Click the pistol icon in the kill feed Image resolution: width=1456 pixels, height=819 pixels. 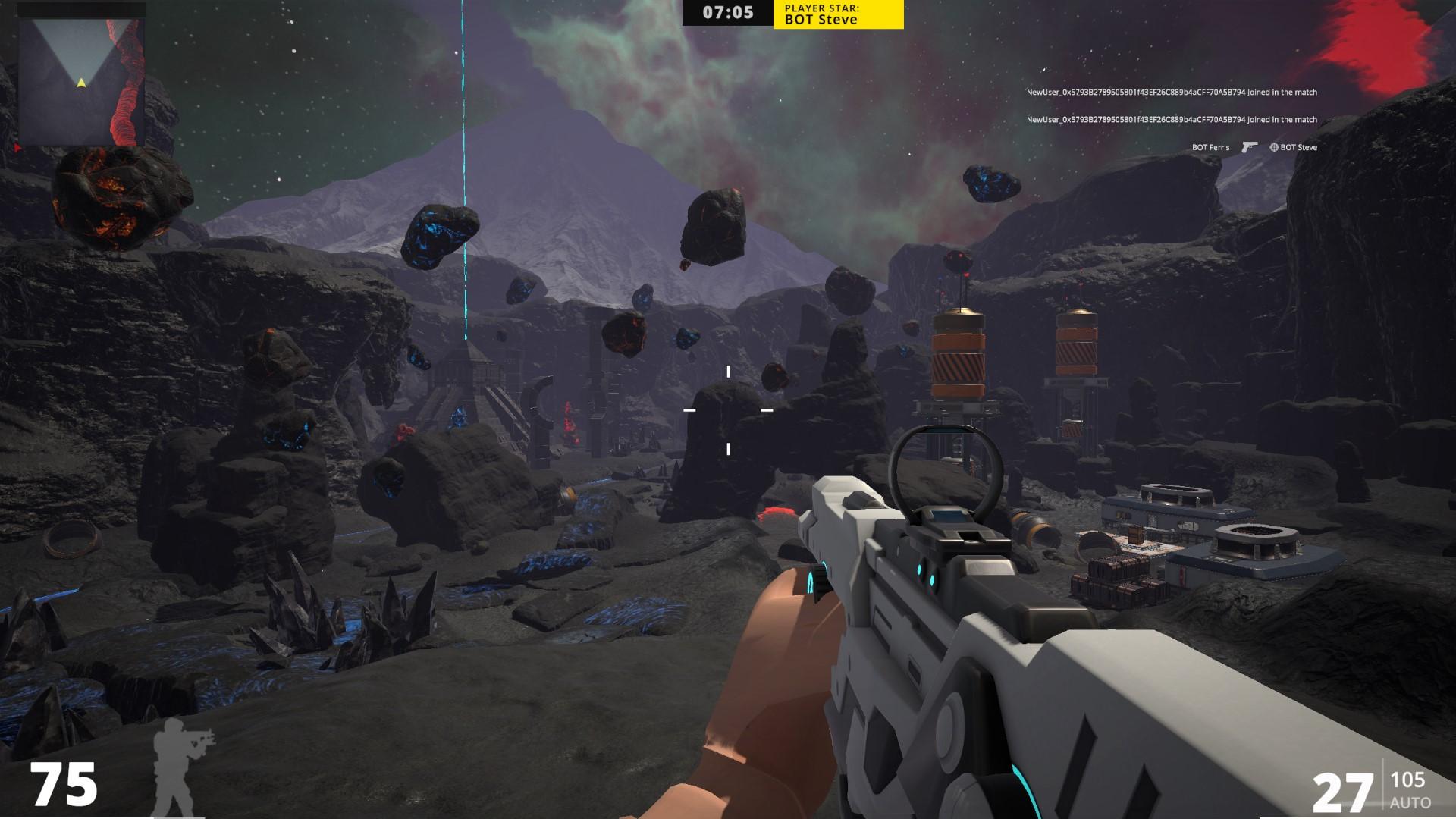click(1249, 147)
